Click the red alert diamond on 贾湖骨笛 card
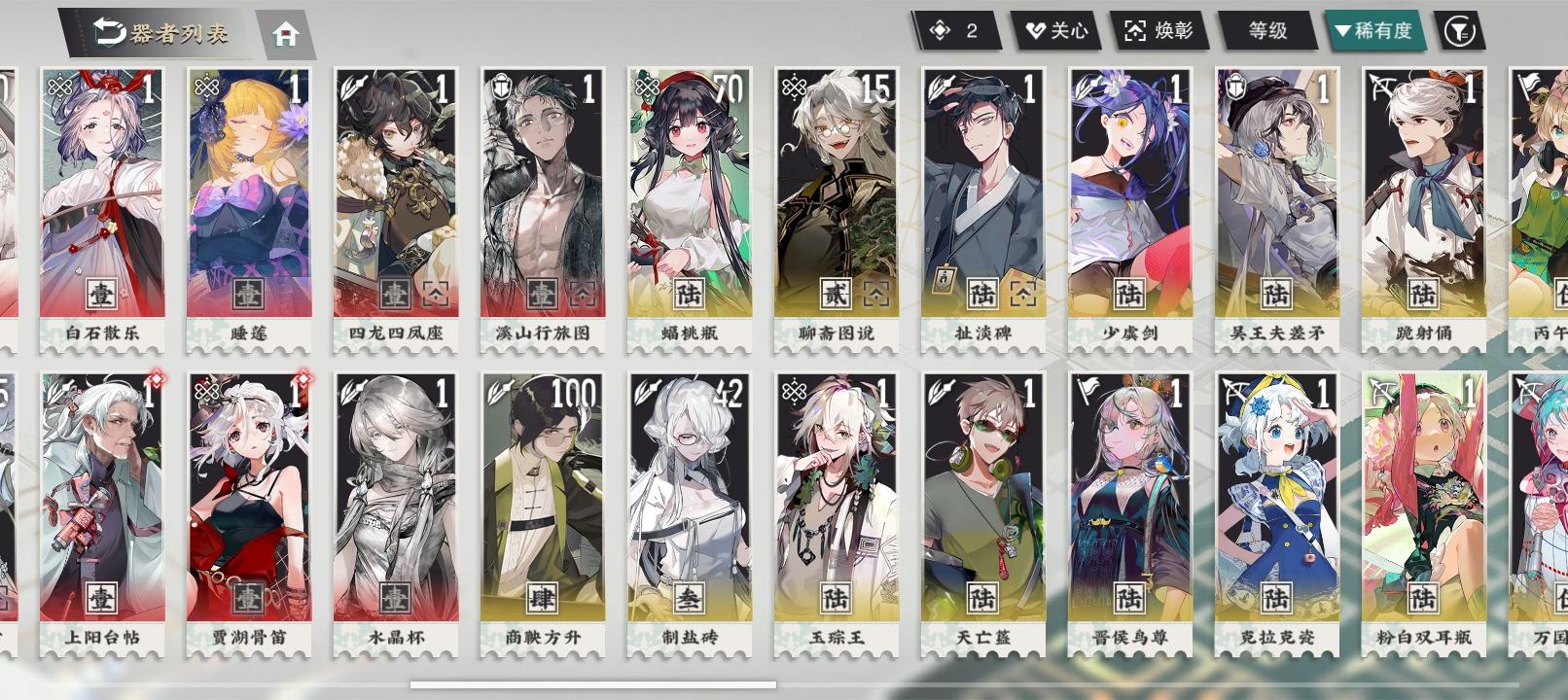The width and height of the screenshot is (1568, 700). click(305, 380)
